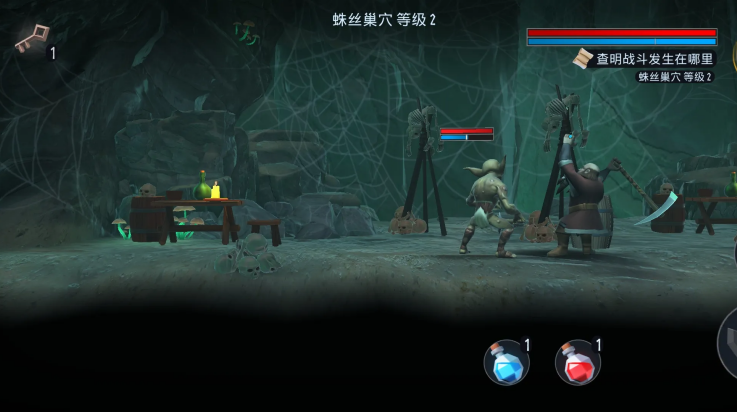
Task: Open the quest tracker scroll objective
Action: coord(645,59)
